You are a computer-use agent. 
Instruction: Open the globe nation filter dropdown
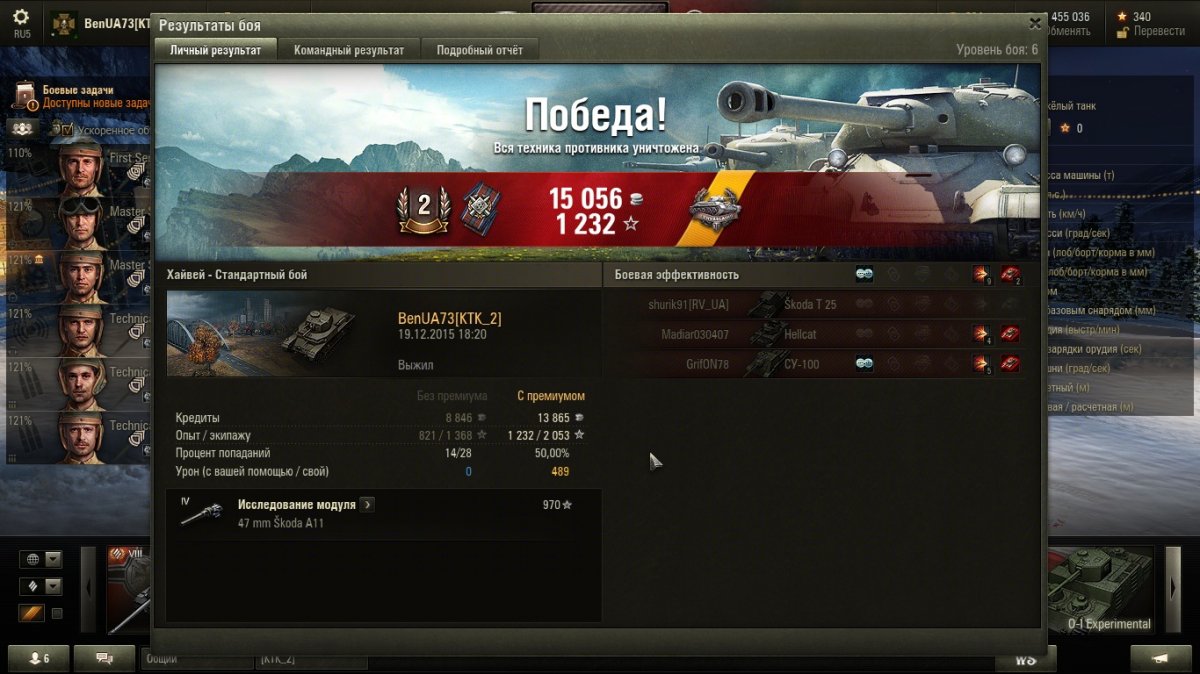coord(41,559)
